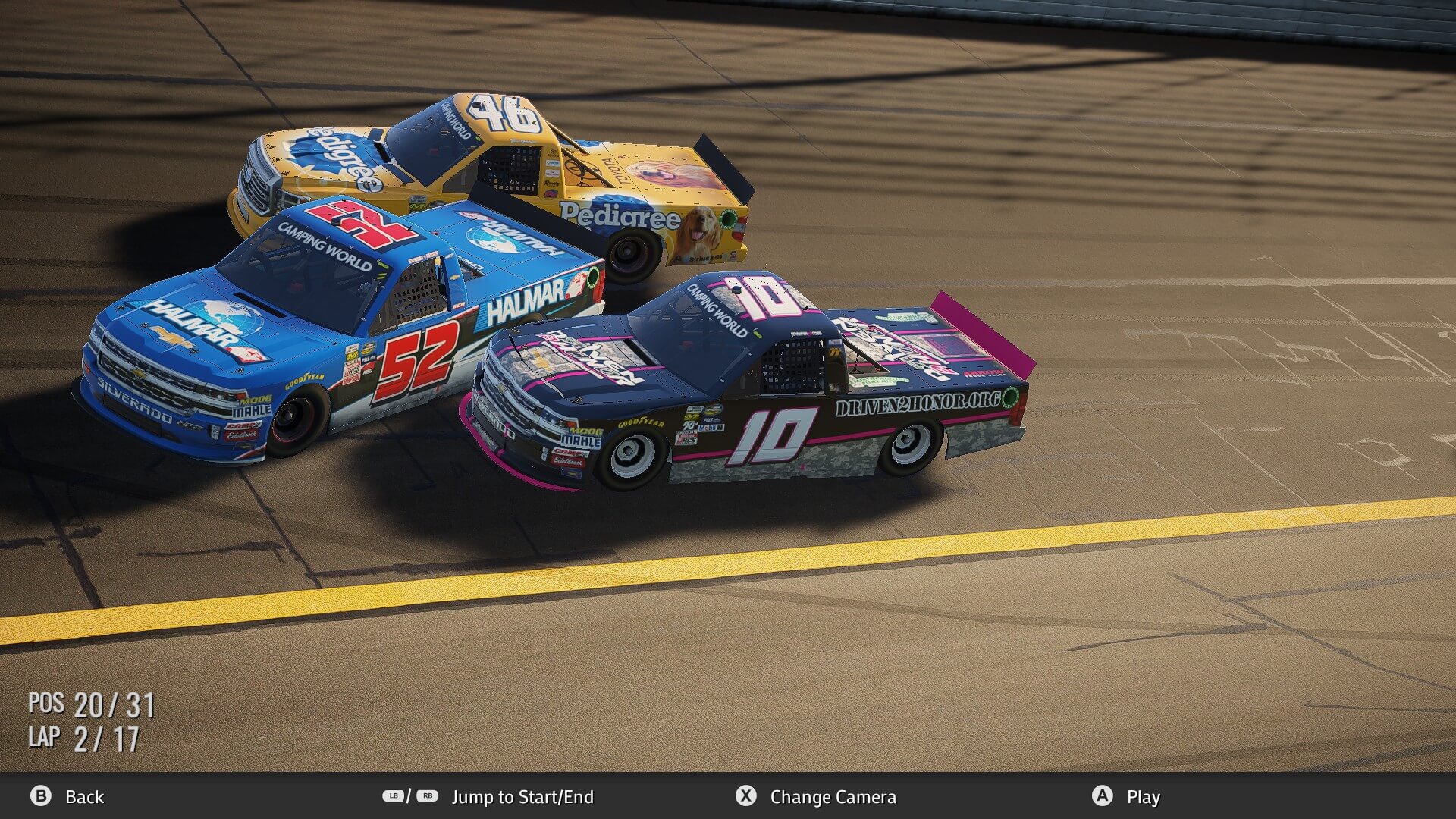Choose the Change Camera option
Viewport: 1456px width, 819px height.
tap(833, 797)
